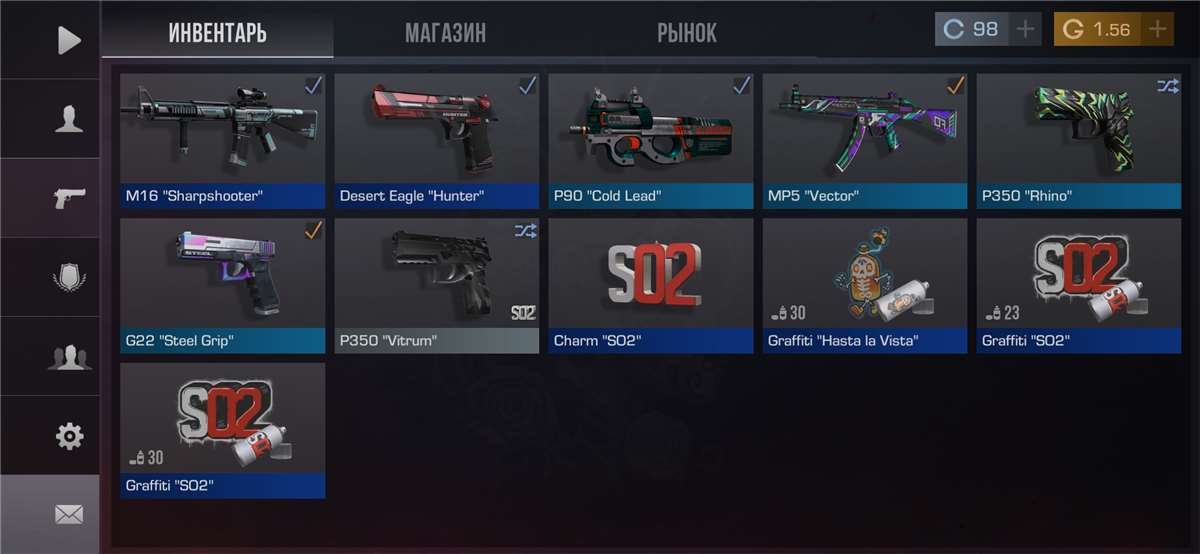Open the mail envelope inbox

(x=68, y=515)
